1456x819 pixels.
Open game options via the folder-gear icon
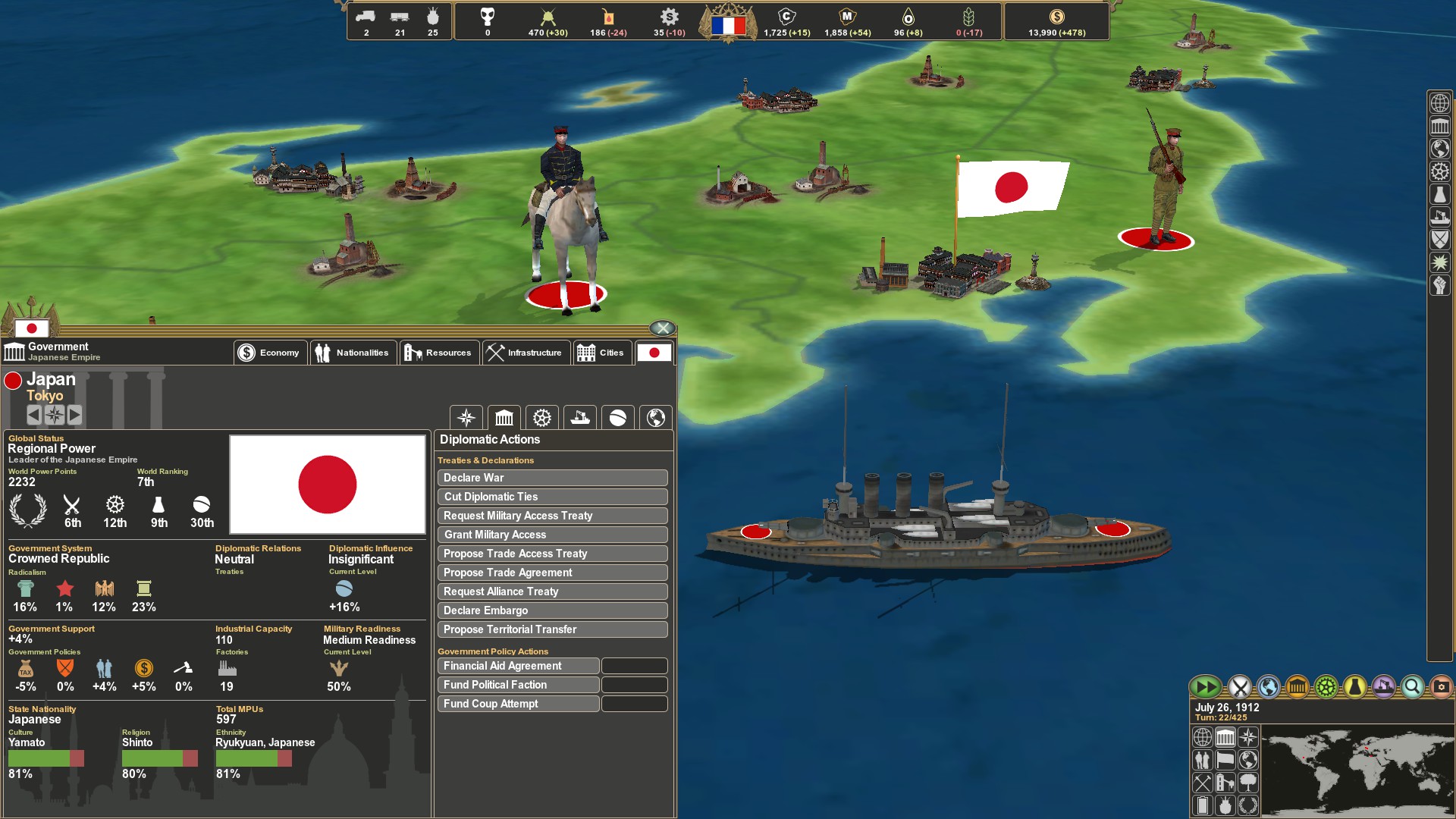pyautogui.click(x=1441, y=687)
